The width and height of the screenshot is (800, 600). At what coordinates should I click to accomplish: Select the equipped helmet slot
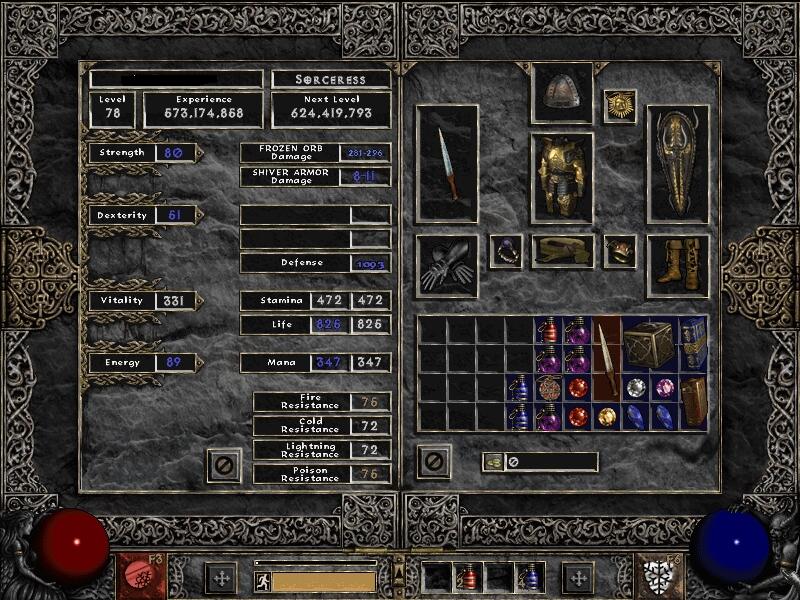561,93
